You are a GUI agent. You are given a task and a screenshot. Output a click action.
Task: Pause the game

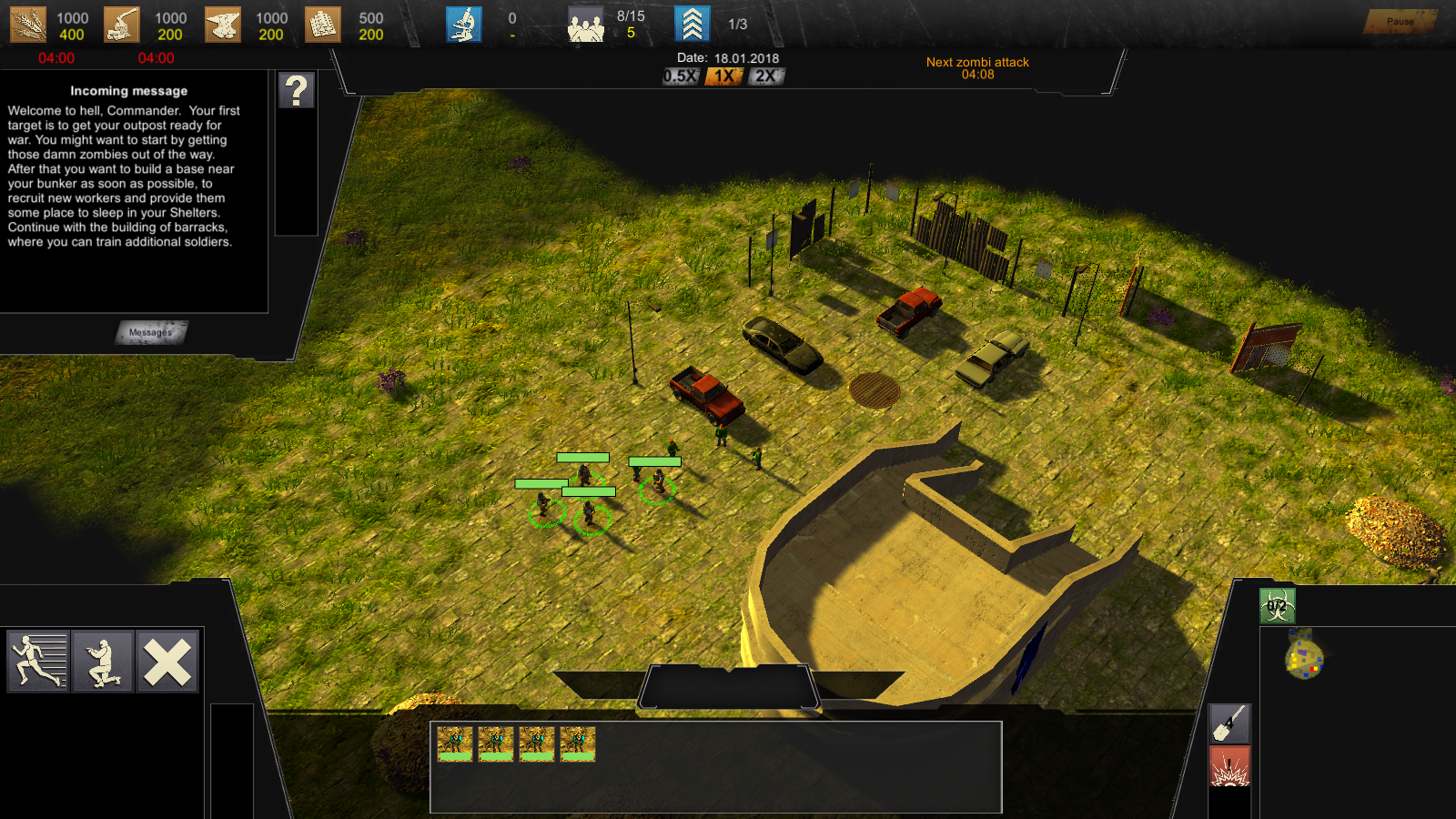coord(1400,22)
